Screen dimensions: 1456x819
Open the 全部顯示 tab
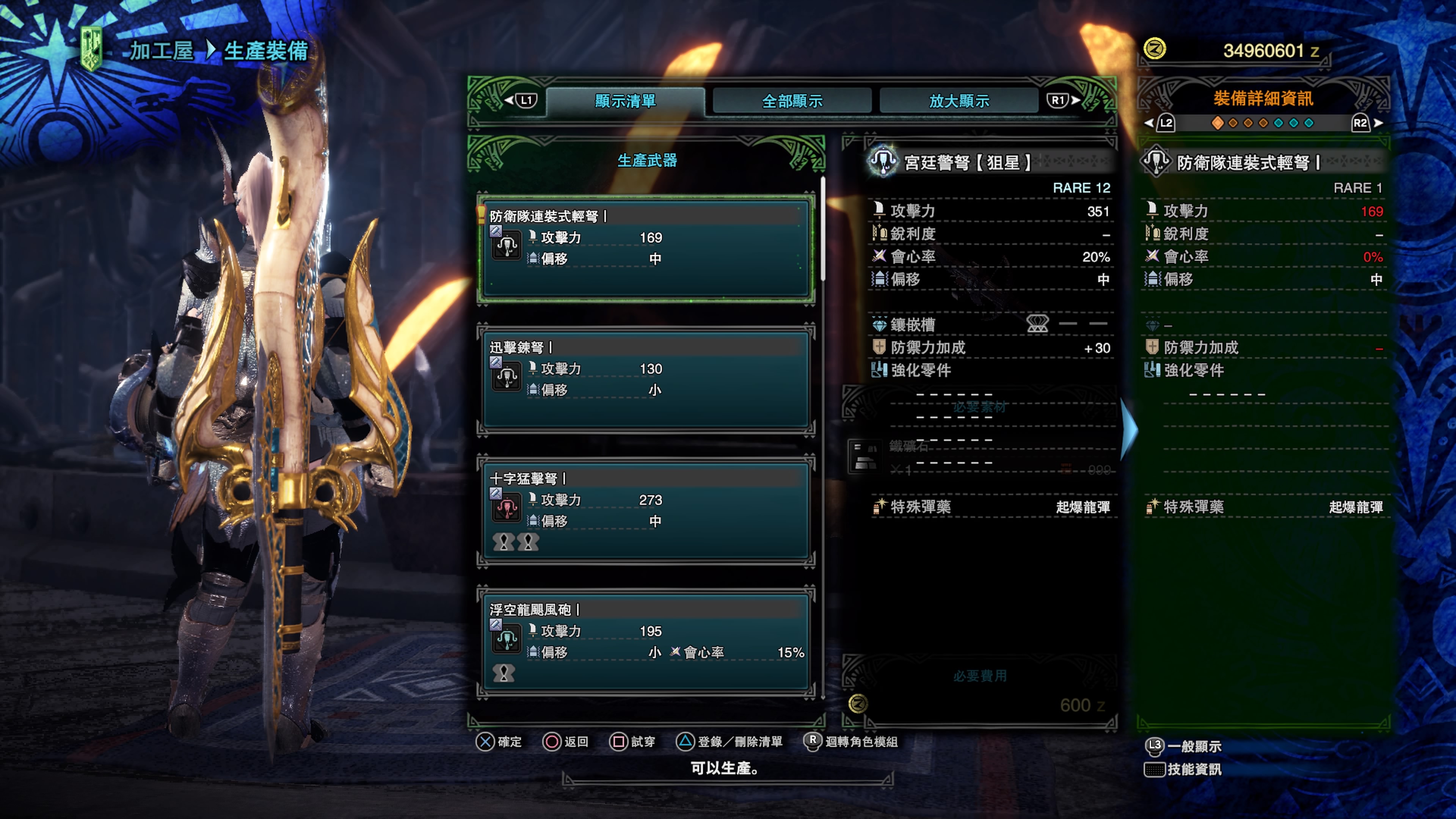coord(792,101)
